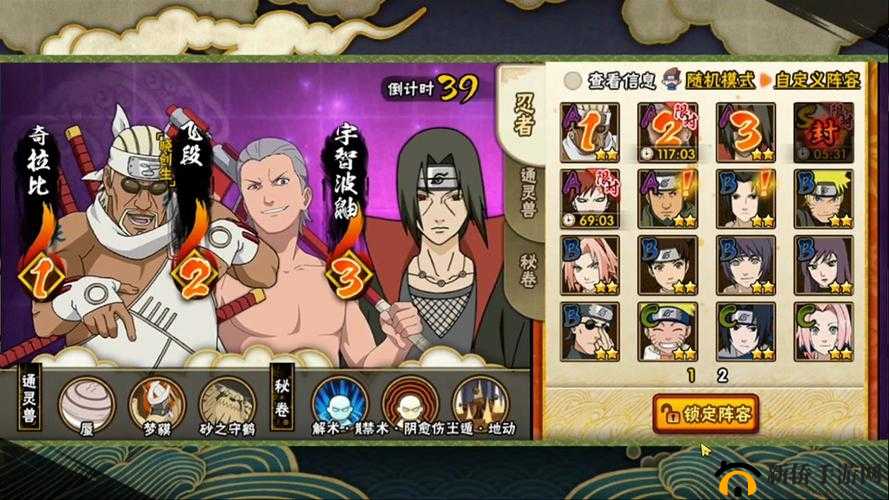
Task: Select the 砂之守鹤 summon icon
Action: 226,402
